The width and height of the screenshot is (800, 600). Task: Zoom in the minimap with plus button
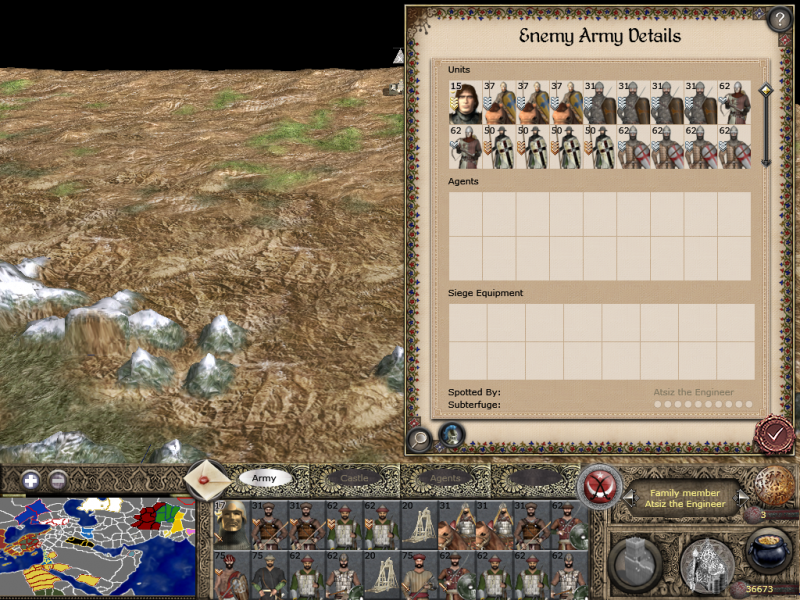32,479
